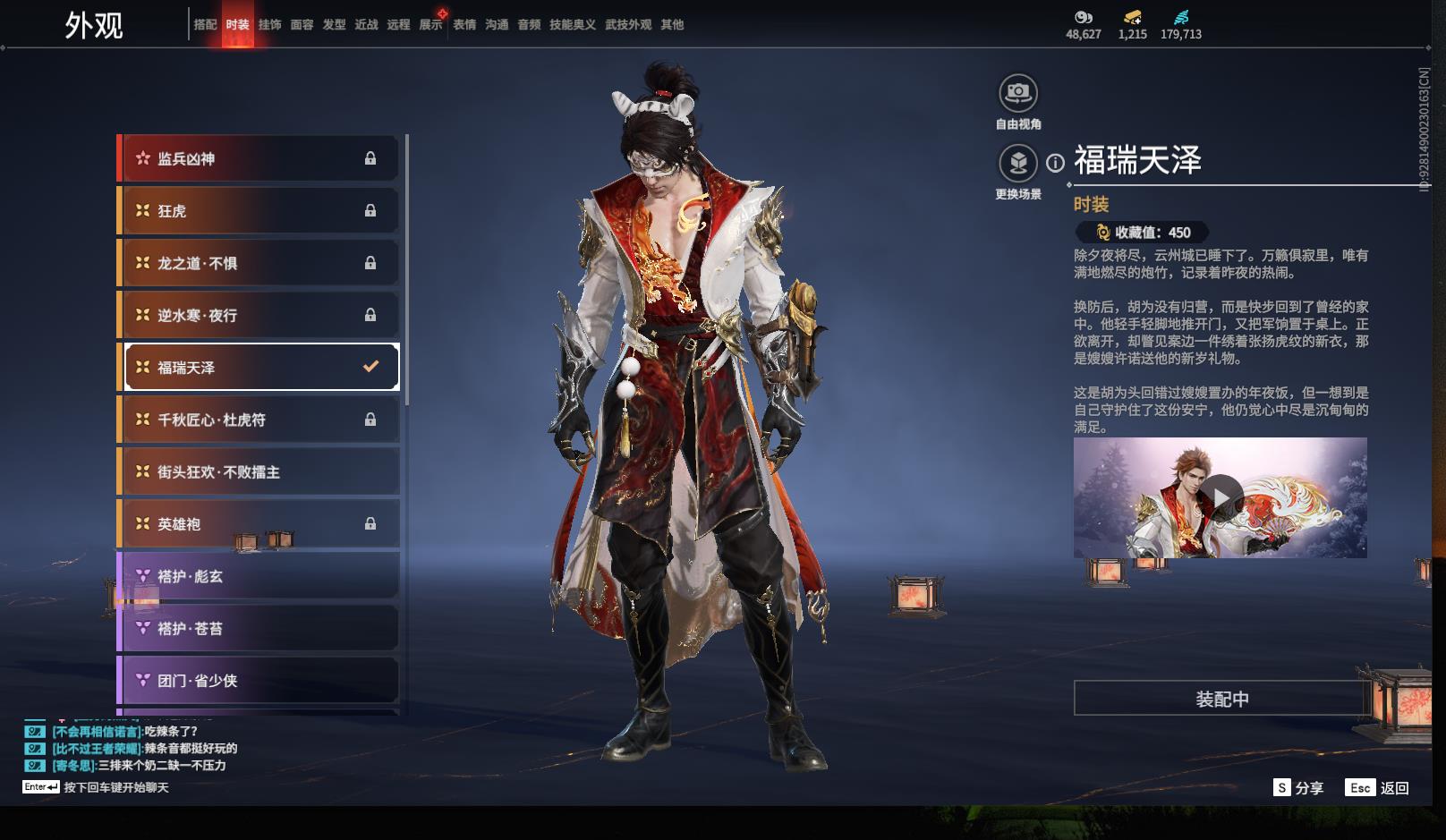Click the 返回 back button
1446x840 pixels.
[x=1378, y=788]
